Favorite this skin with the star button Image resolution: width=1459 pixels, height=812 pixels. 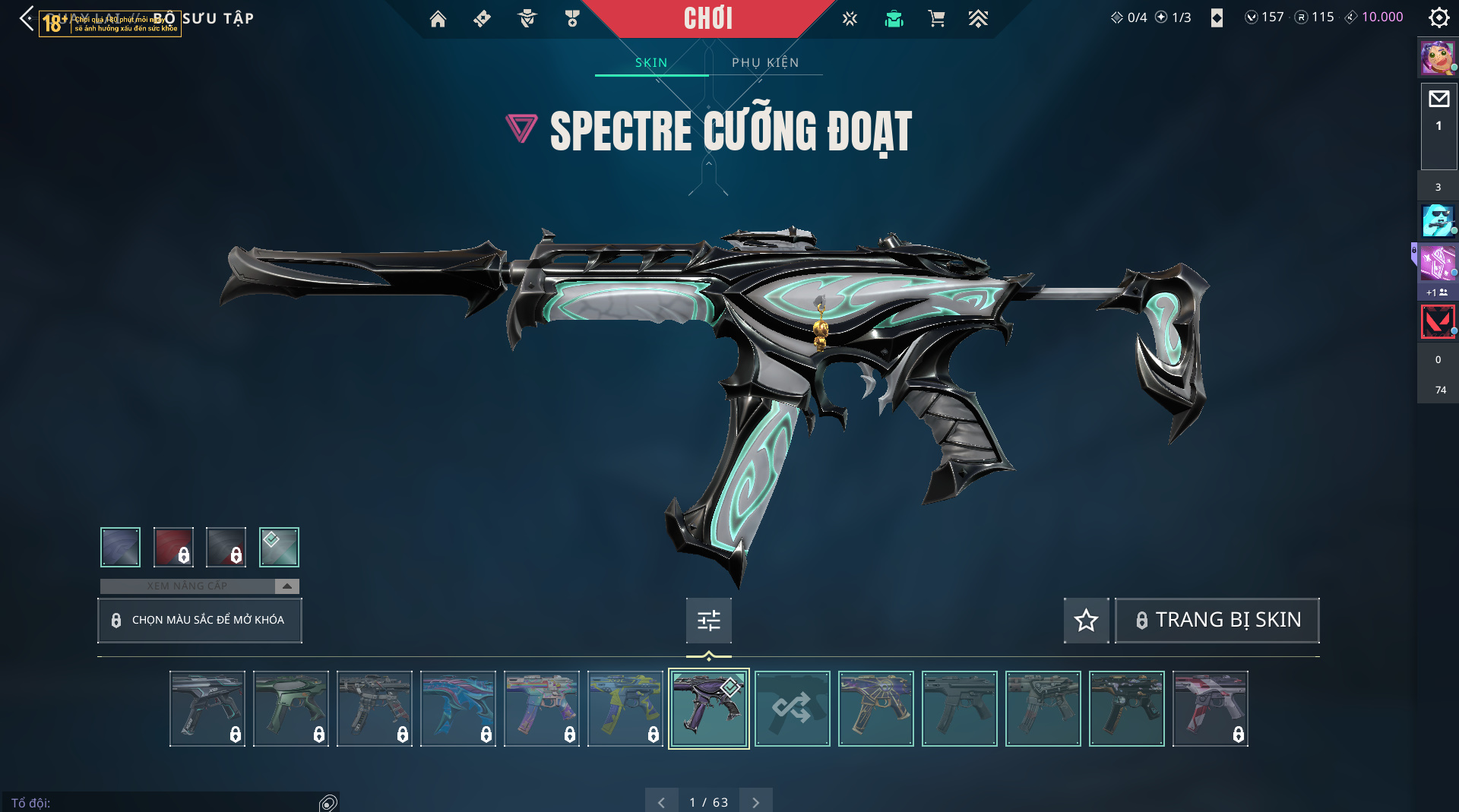pyautogui.click(x=1086, y=620)
